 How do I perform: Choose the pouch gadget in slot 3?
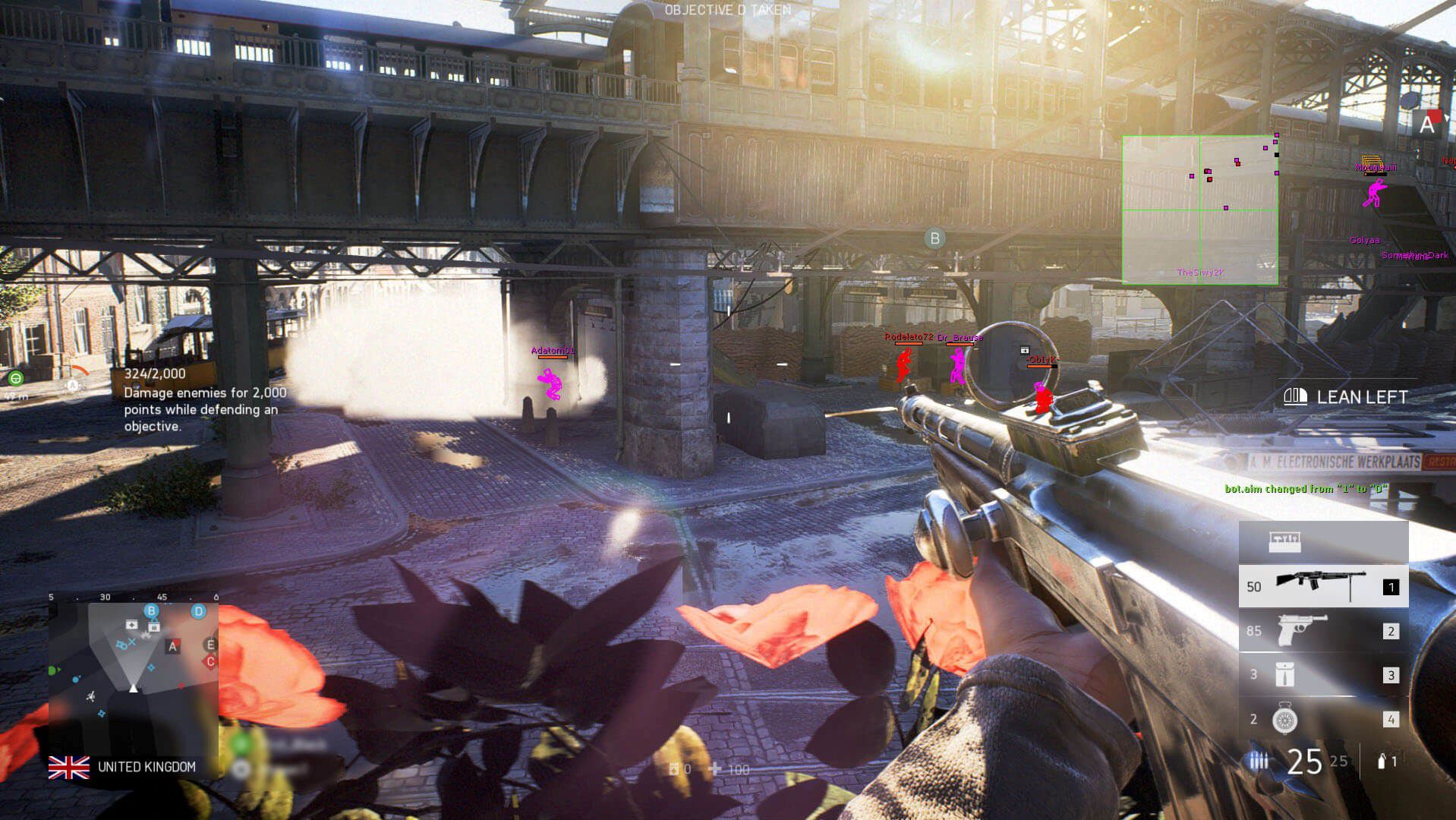tap(1322, 675)
